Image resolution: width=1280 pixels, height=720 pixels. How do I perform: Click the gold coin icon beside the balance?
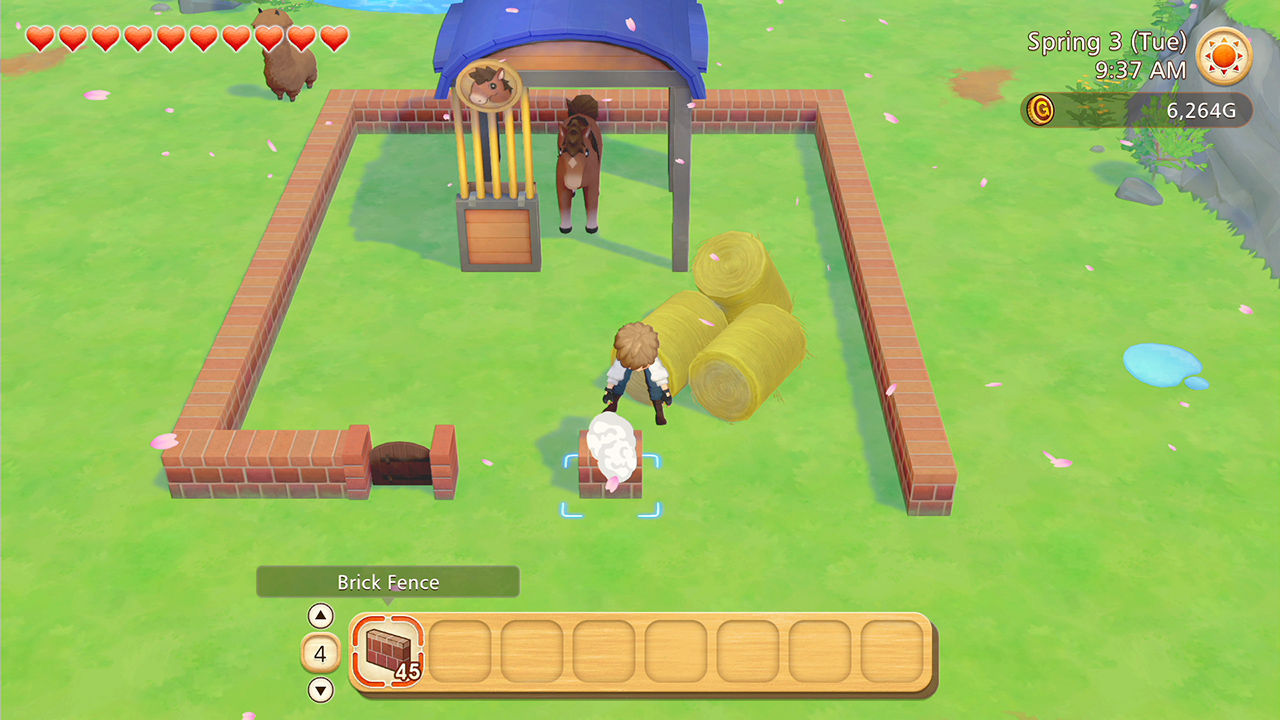(1040, 111)
